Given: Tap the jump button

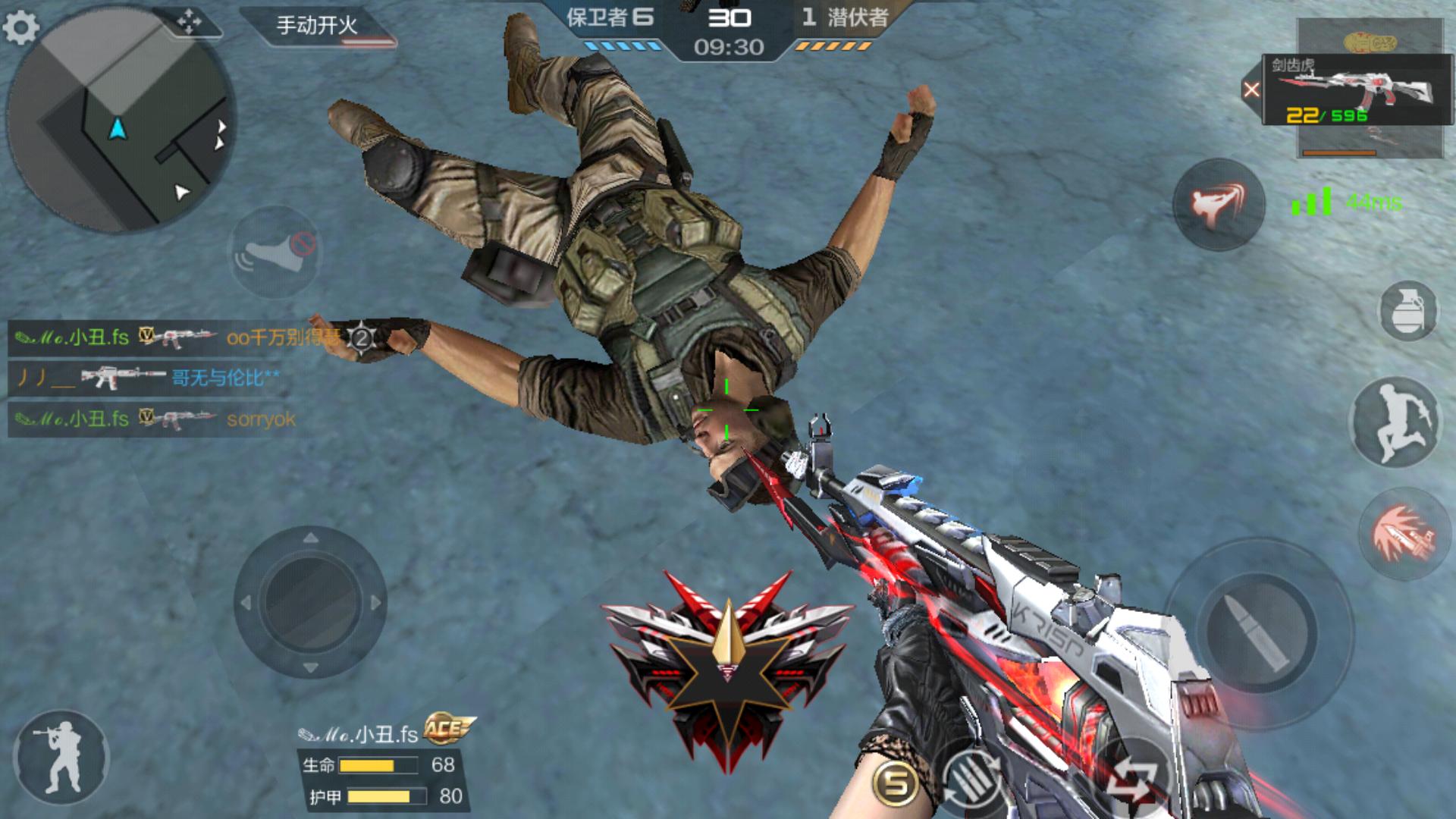Looking at the screenshot, I should (1395, 422).
